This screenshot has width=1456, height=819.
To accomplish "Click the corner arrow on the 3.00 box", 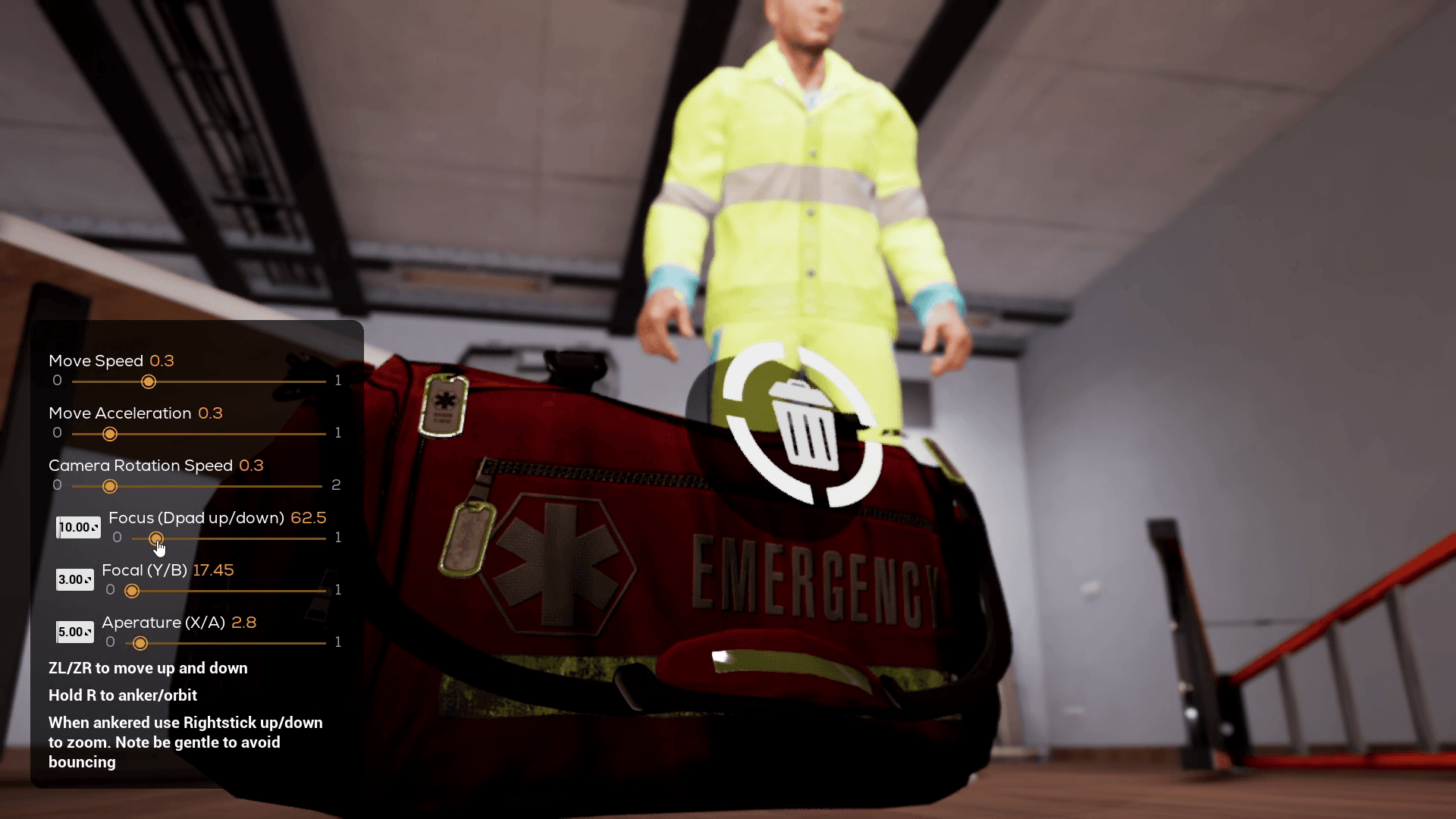I will click(89, 579).
